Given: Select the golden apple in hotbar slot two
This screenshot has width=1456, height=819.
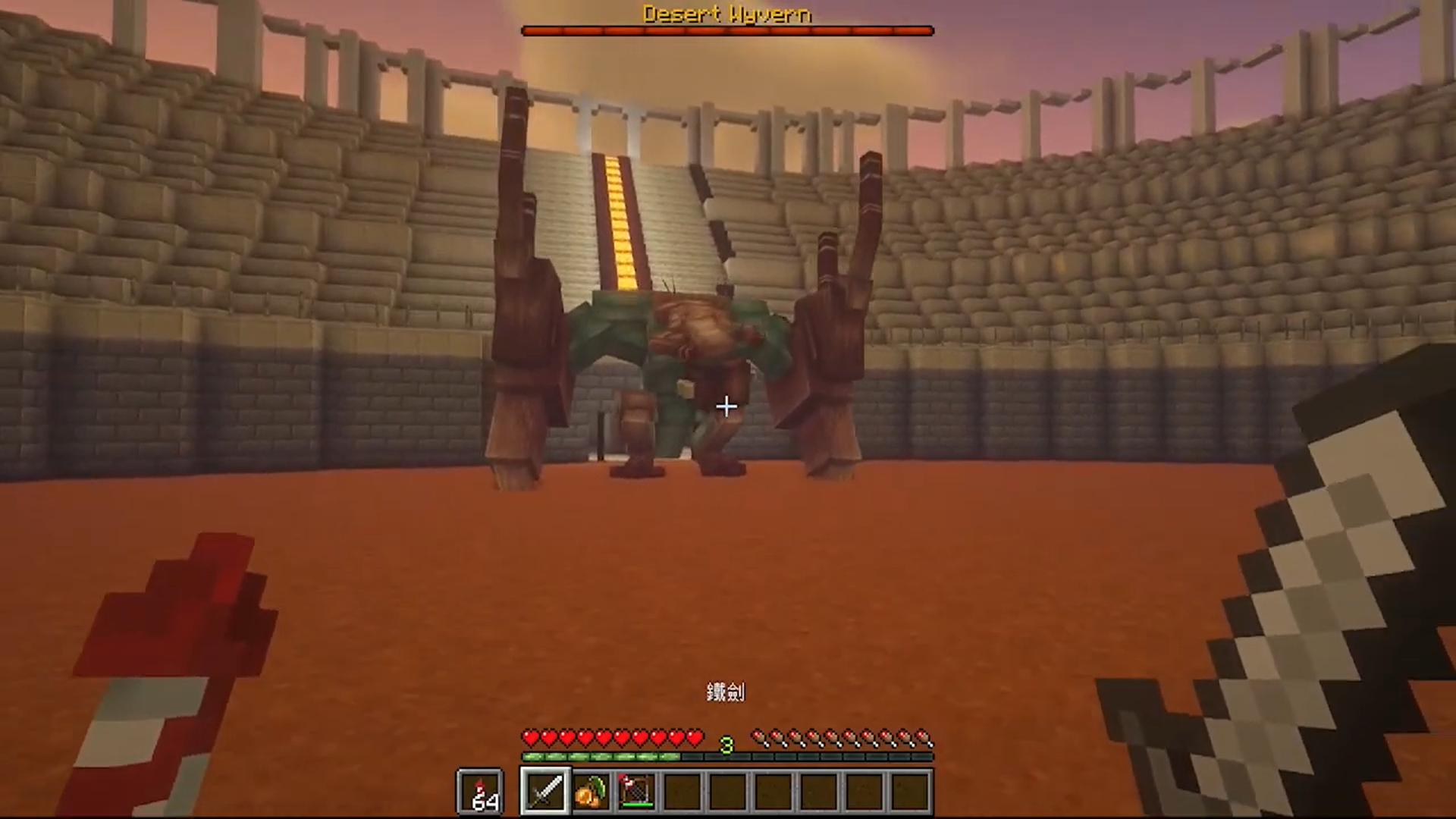Looking at the screenshot, I should (591, 791).
